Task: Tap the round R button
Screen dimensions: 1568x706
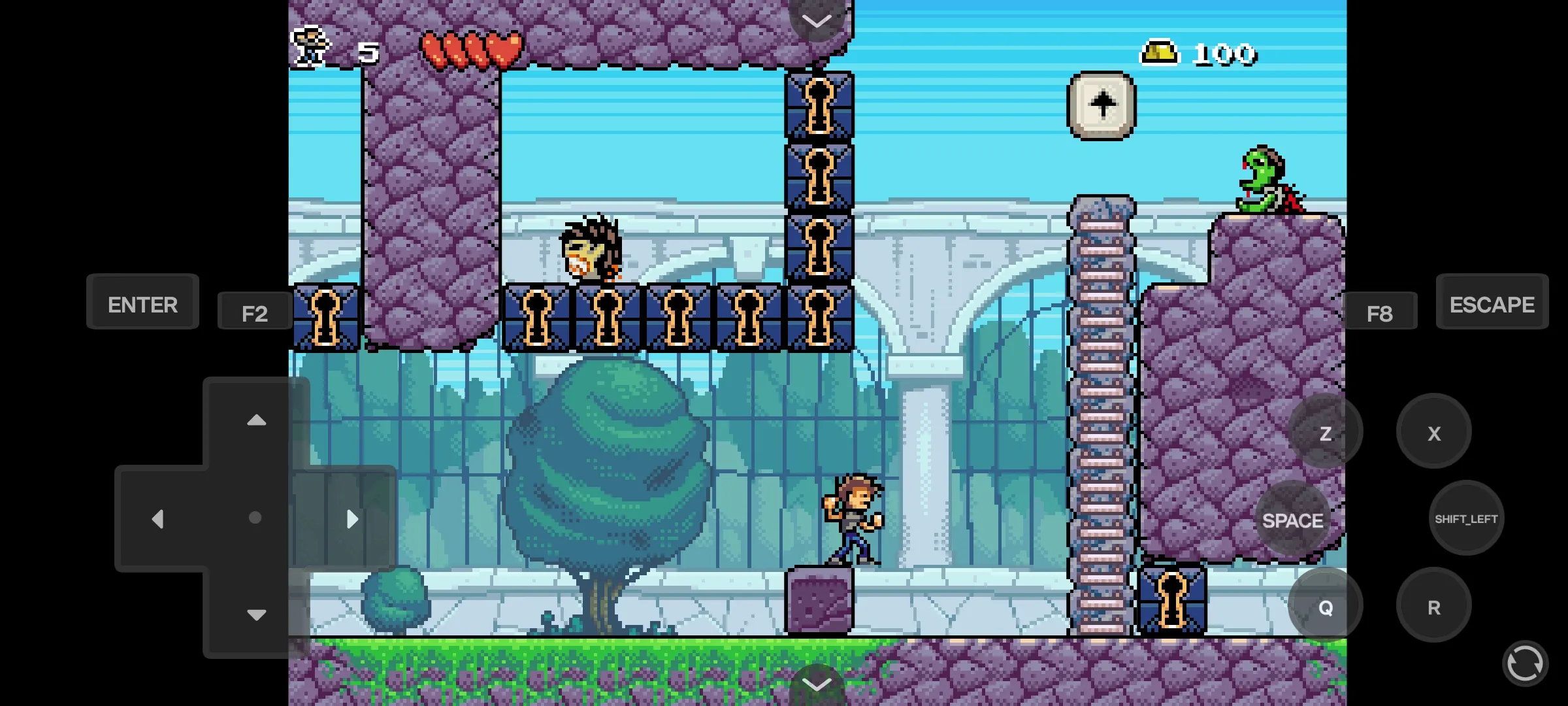Action: pyautogui.click(x=1433, y=607)
